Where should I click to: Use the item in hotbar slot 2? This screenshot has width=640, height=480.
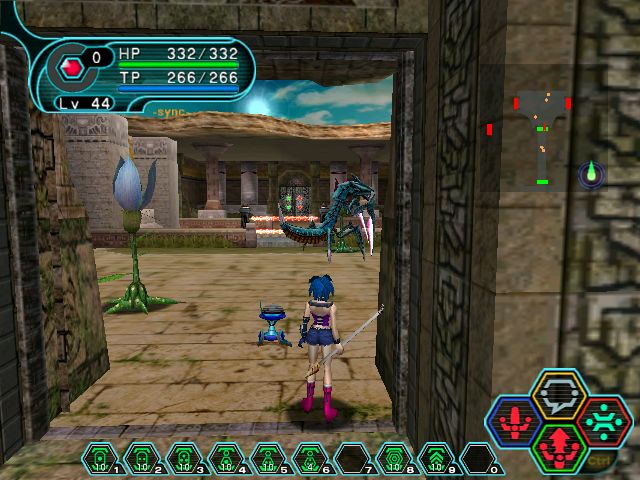point(143,460)
